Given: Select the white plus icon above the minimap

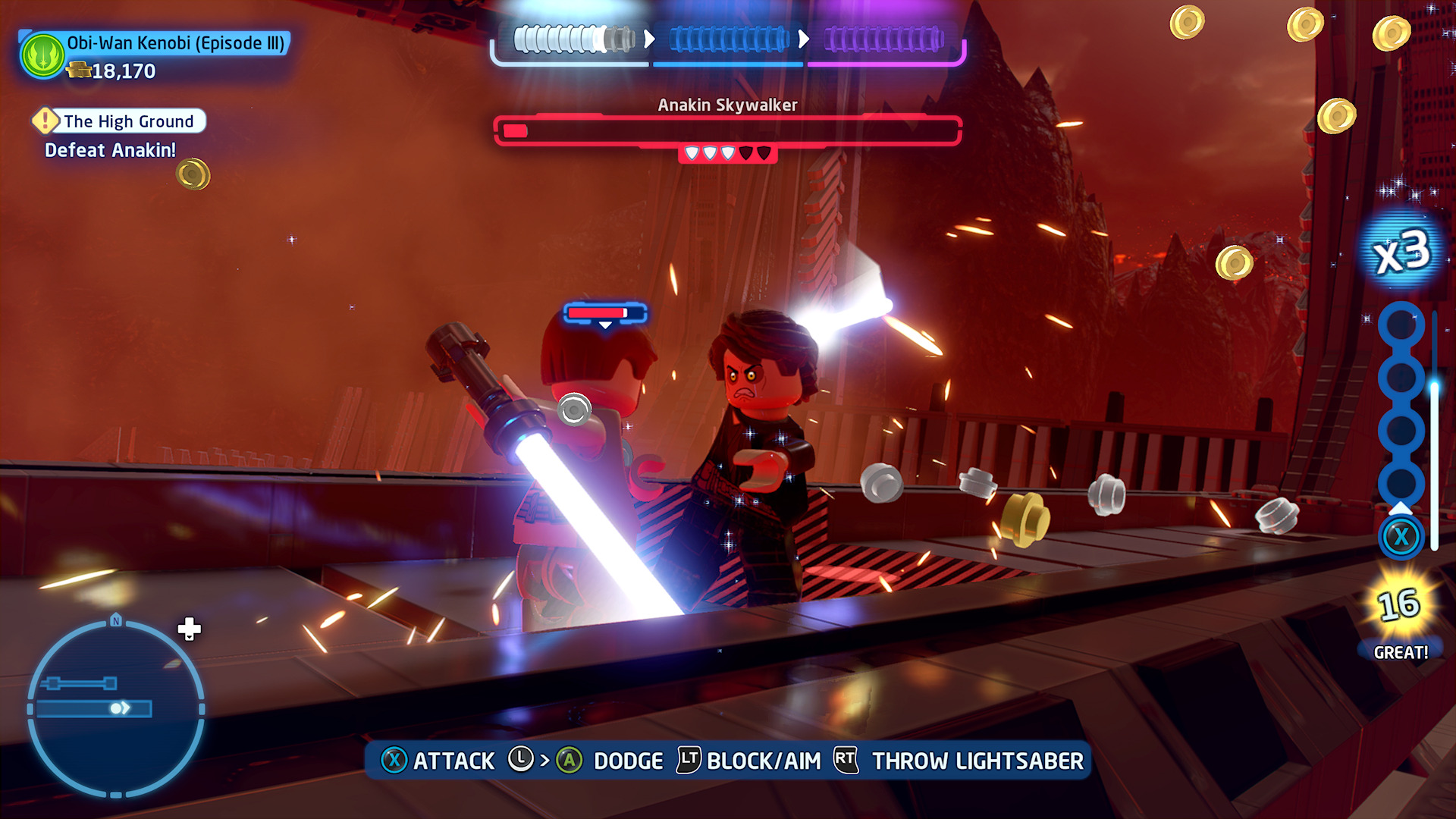Looking at the screenshot, I should pyautogui.click(x=189, y=629).
